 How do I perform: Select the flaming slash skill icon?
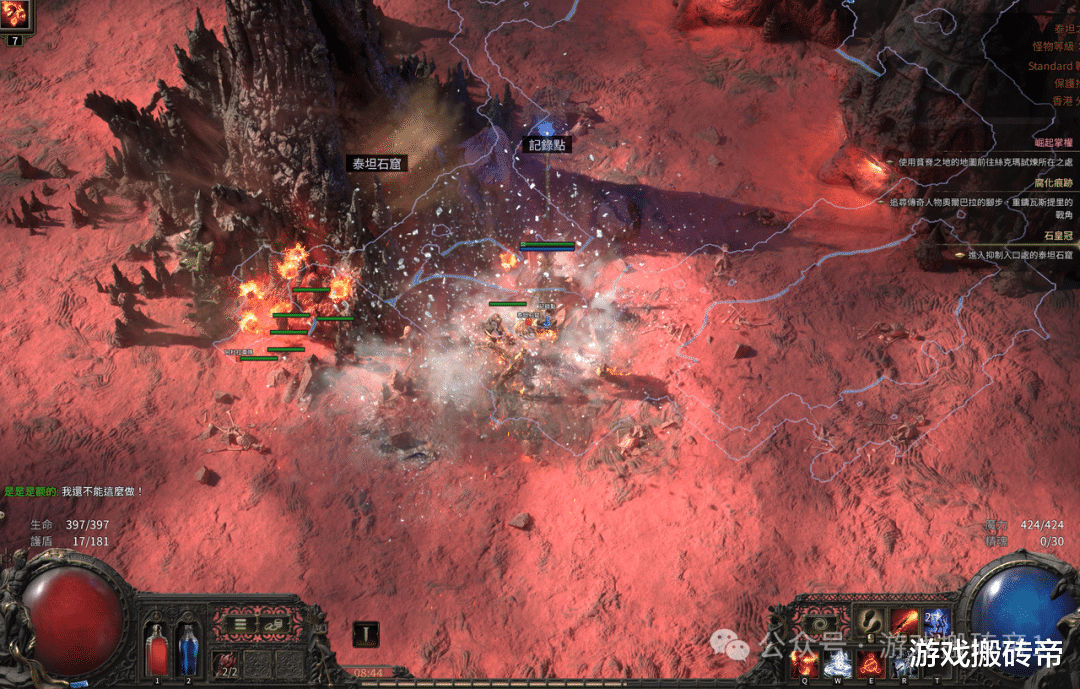904,621
